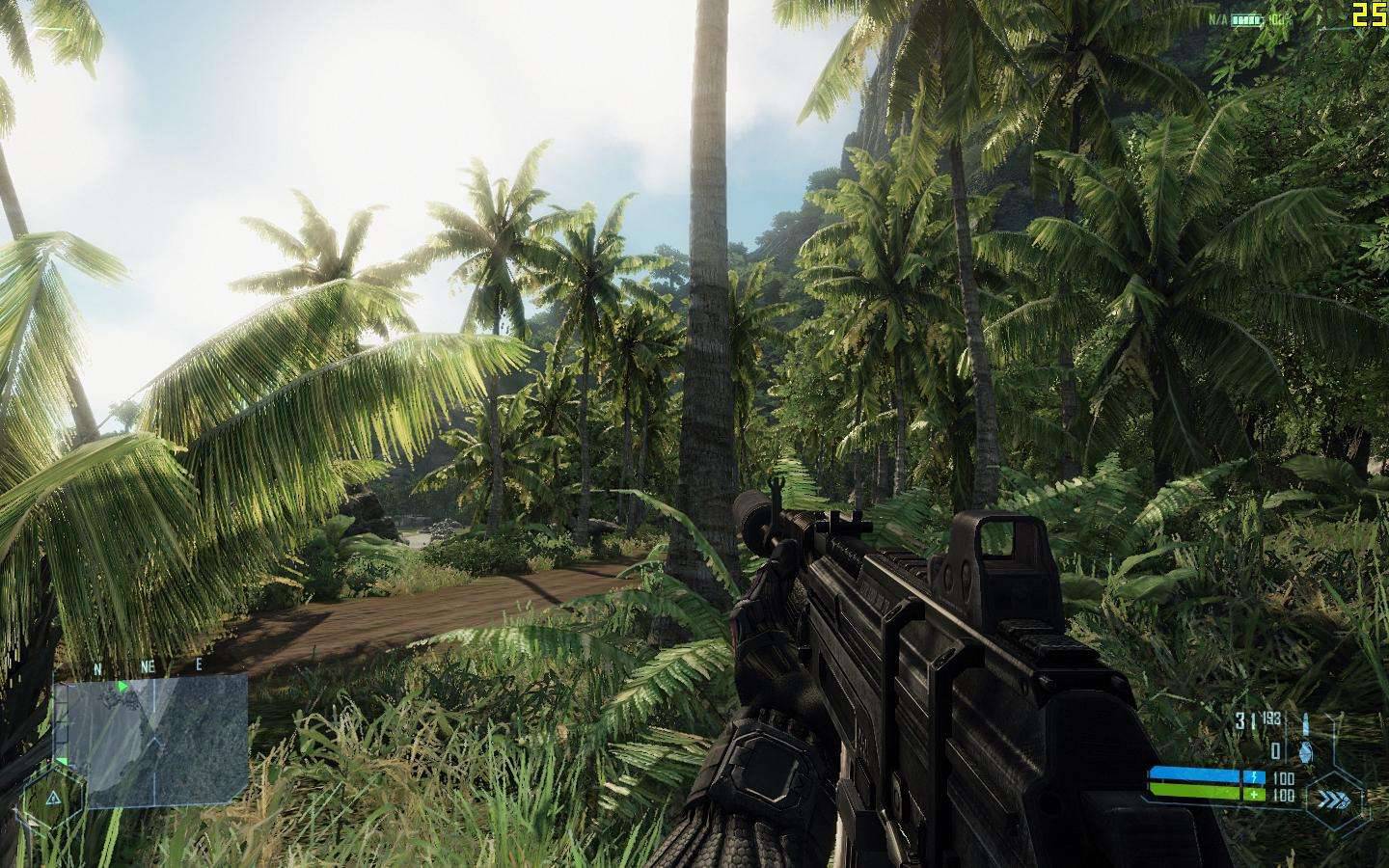Click the bullet fire-mode icon
1389x868 pixels.
point(1306,723)
